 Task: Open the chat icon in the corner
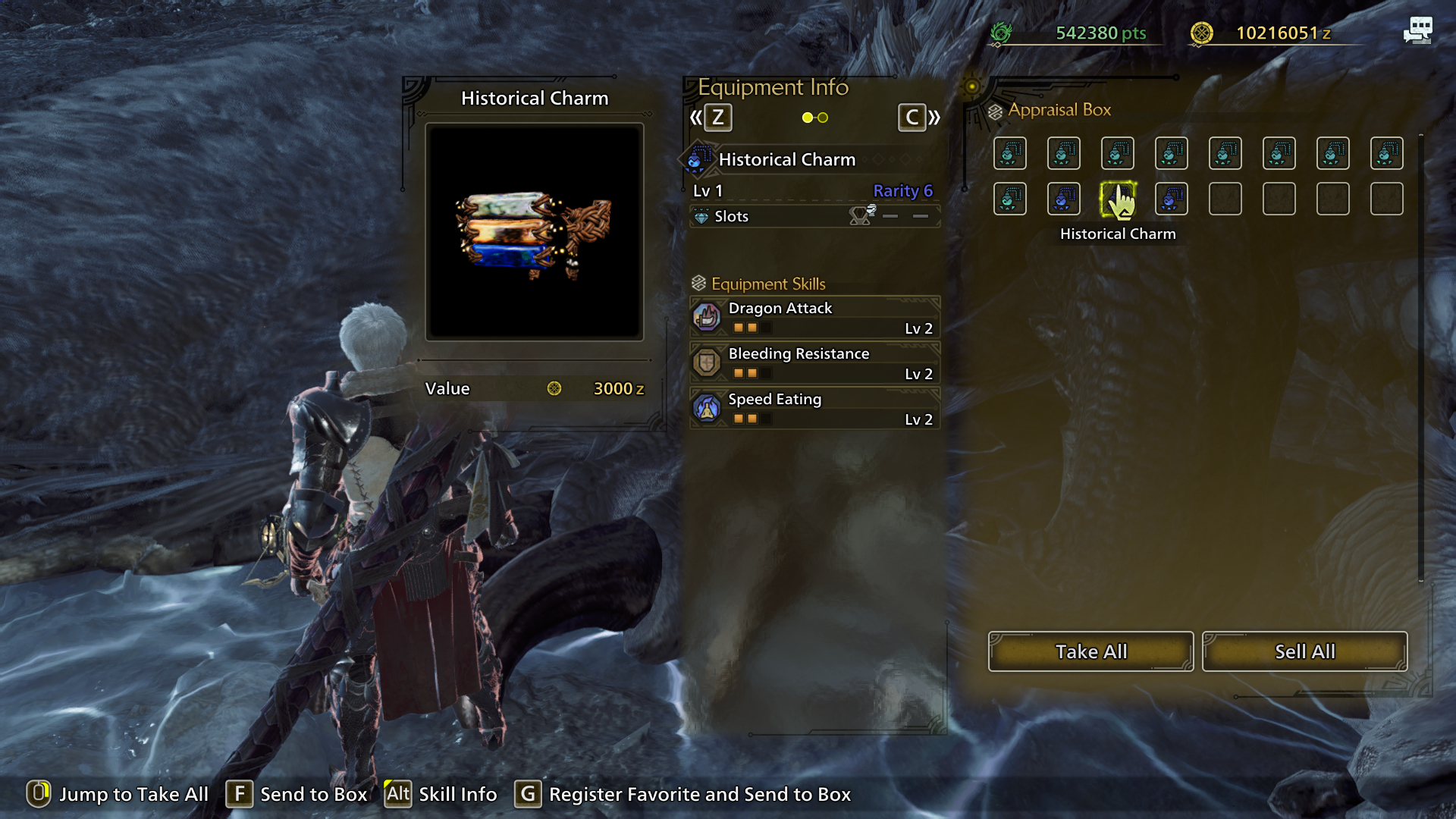point(1417,30)
